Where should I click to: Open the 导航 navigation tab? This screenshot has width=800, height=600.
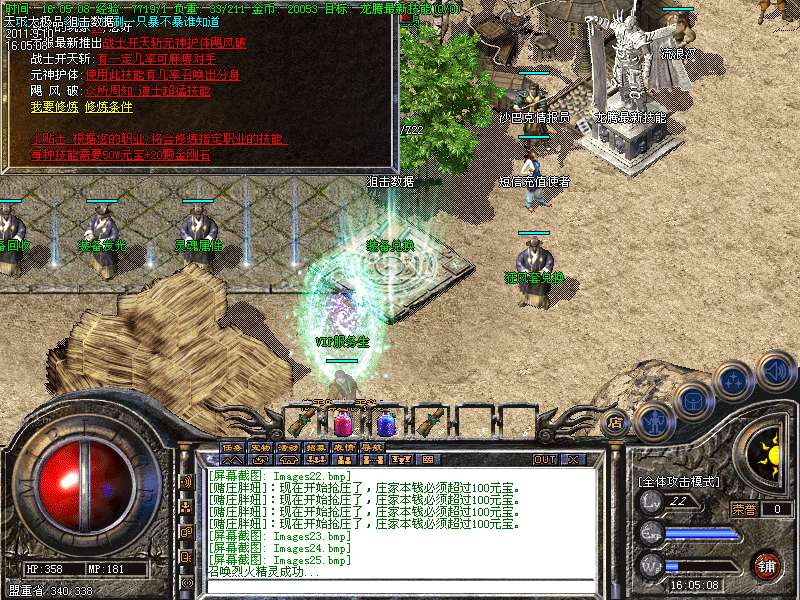click(x=372, y=447)
